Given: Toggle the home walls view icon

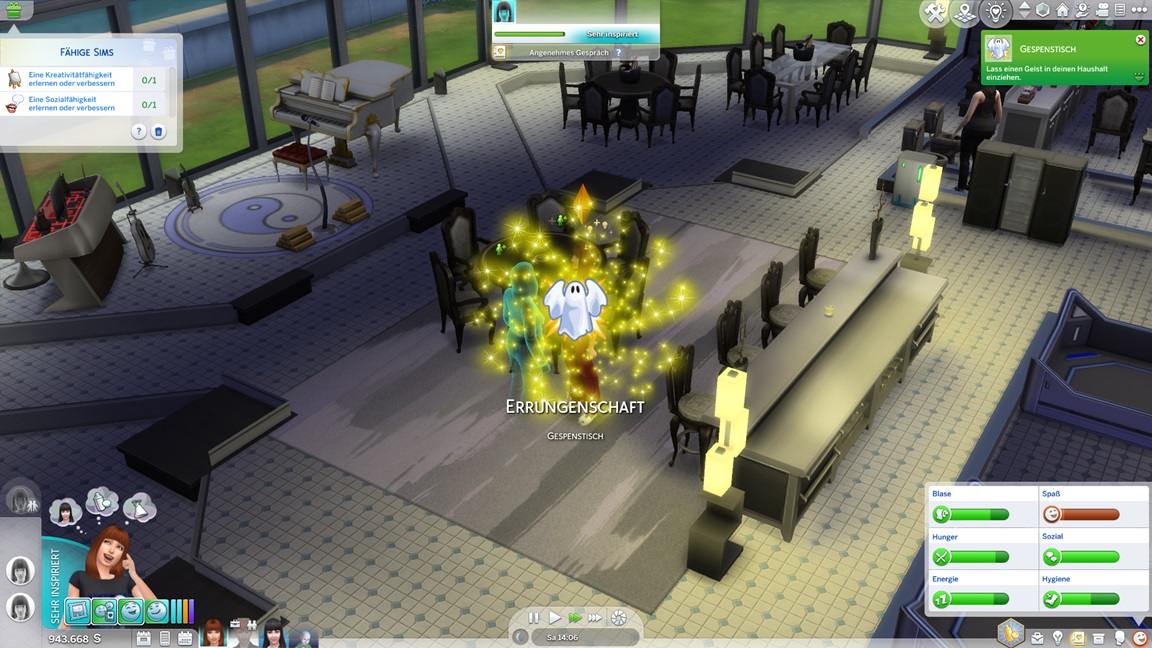Looking at the screenshot, I should tap(1062, 10).
